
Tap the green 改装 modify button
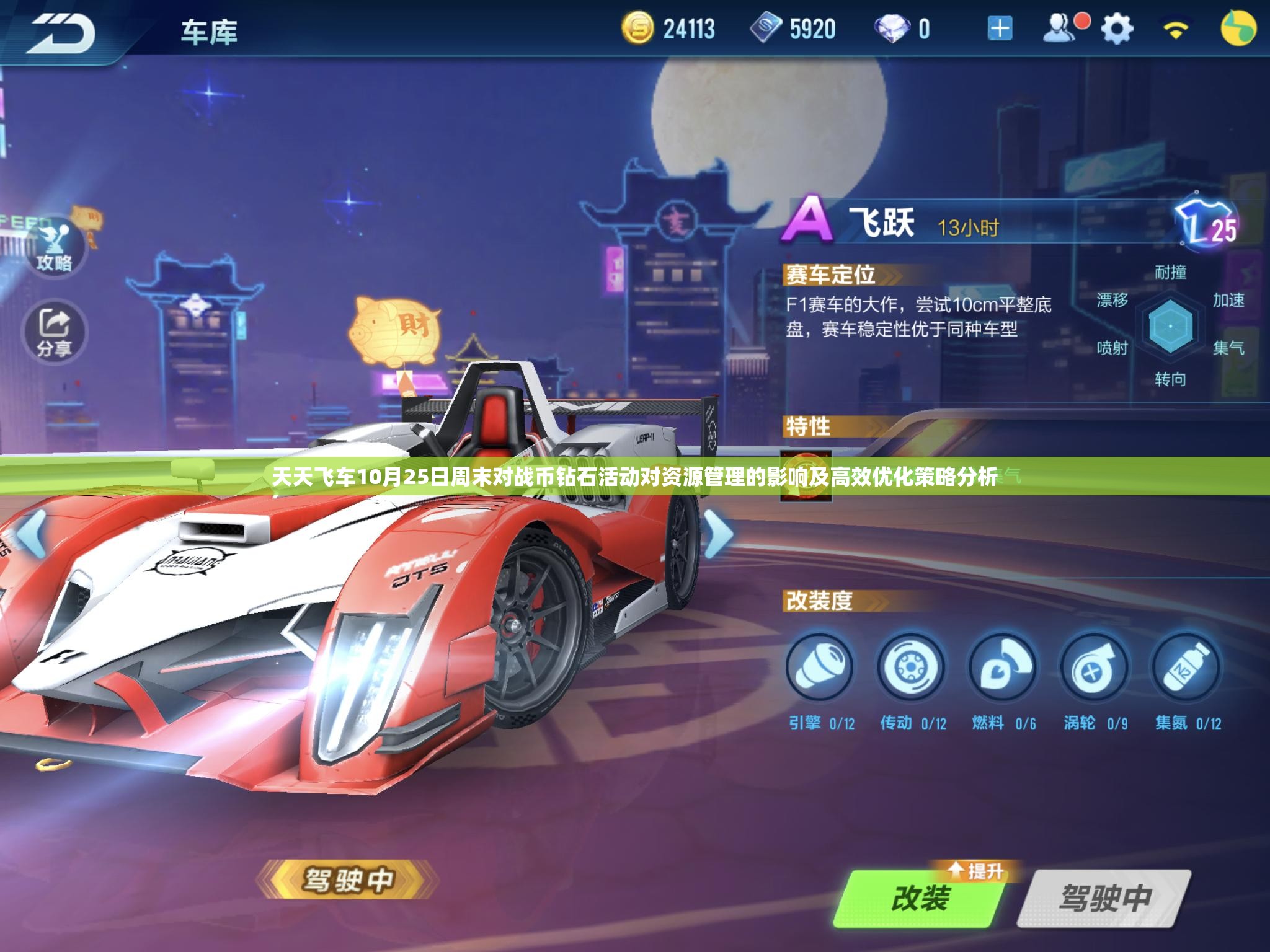point(920,898)
